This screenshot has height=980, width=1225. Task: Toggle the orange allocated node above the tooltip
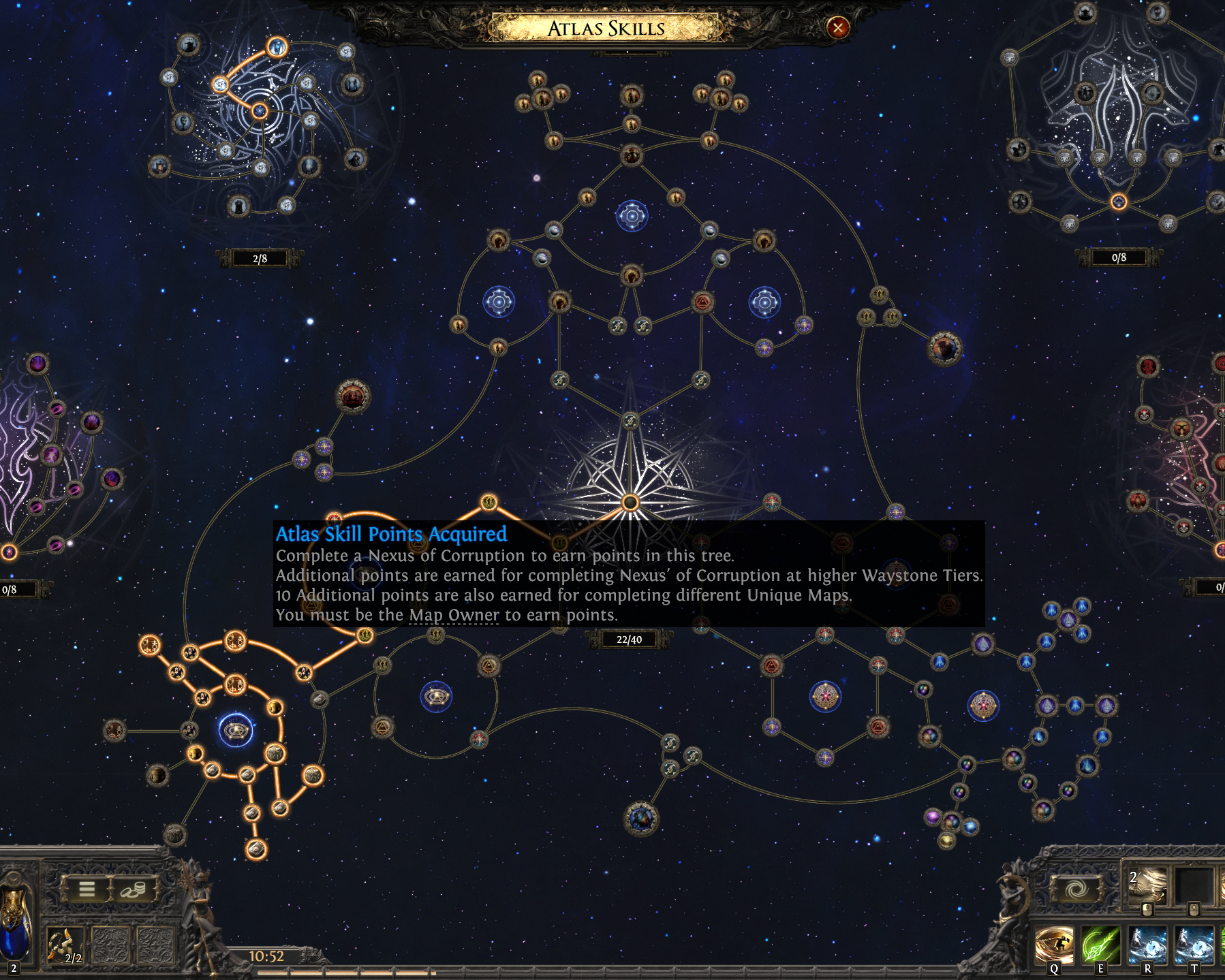[x=487, y=502]
